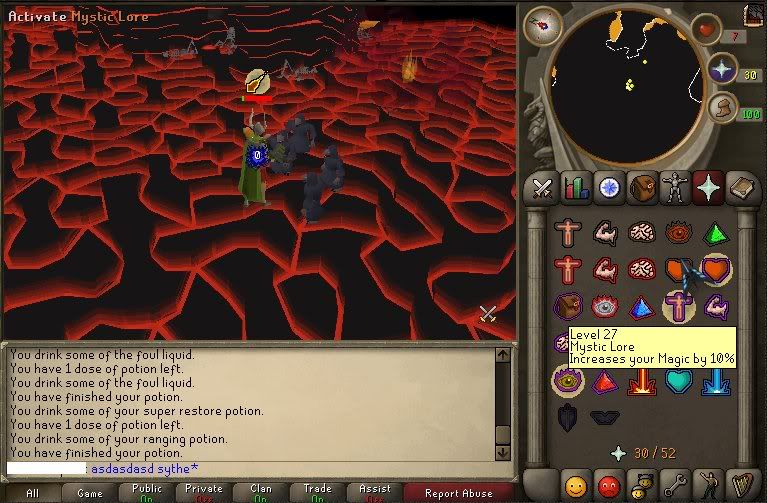Viewport: 767px width, 503px height.
Task: Click the Report Abuse button
Action: (458, 493)
